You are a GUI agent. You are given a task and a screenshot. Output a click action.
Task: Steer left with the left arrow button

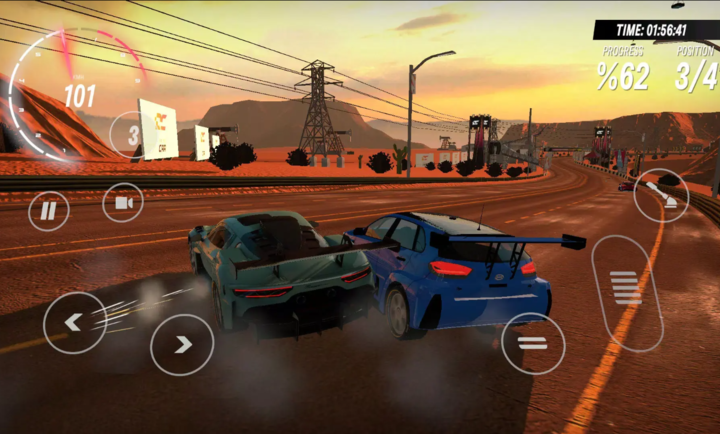click(74, 322)
